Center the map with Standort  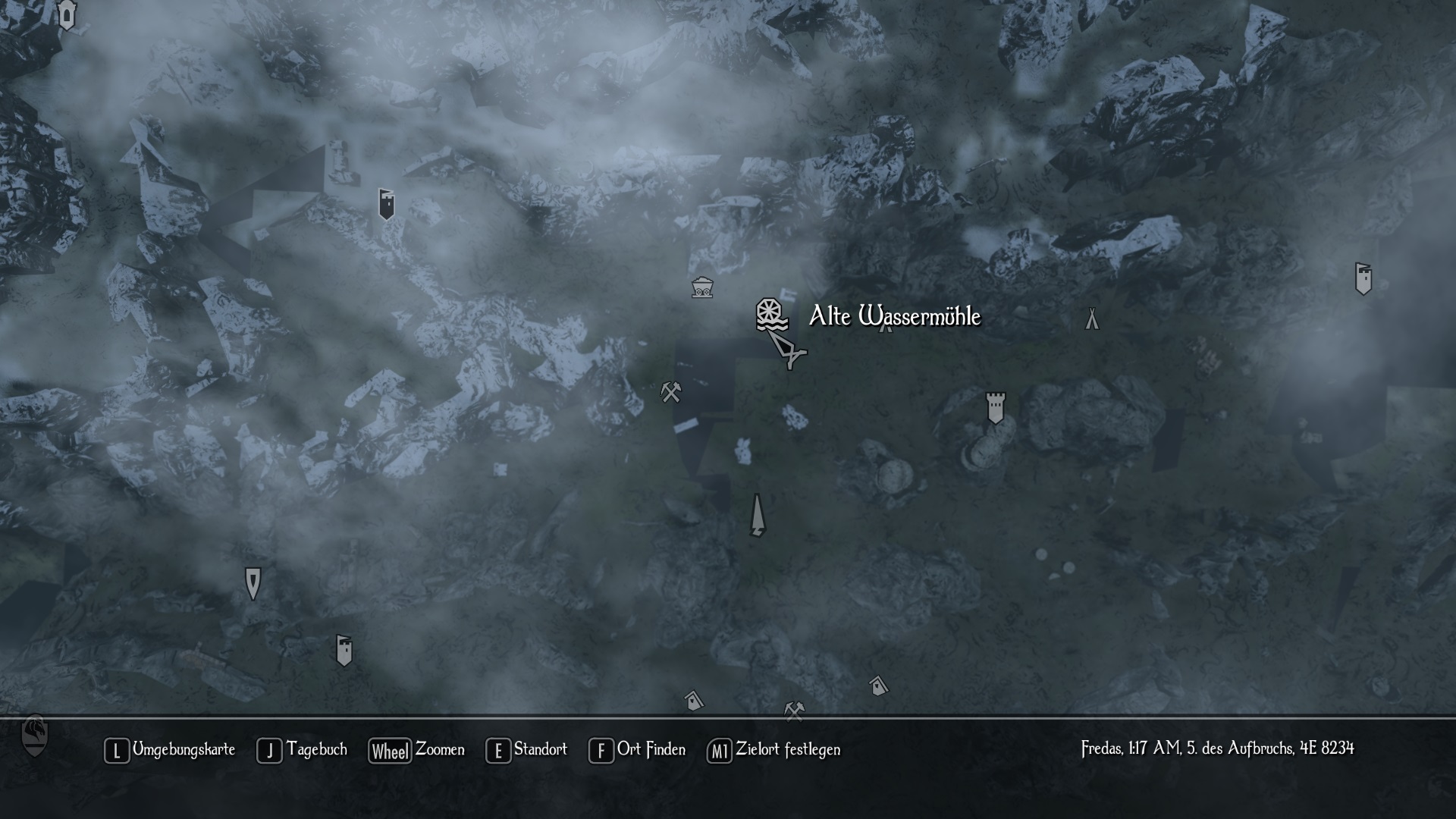click(527, 750)
